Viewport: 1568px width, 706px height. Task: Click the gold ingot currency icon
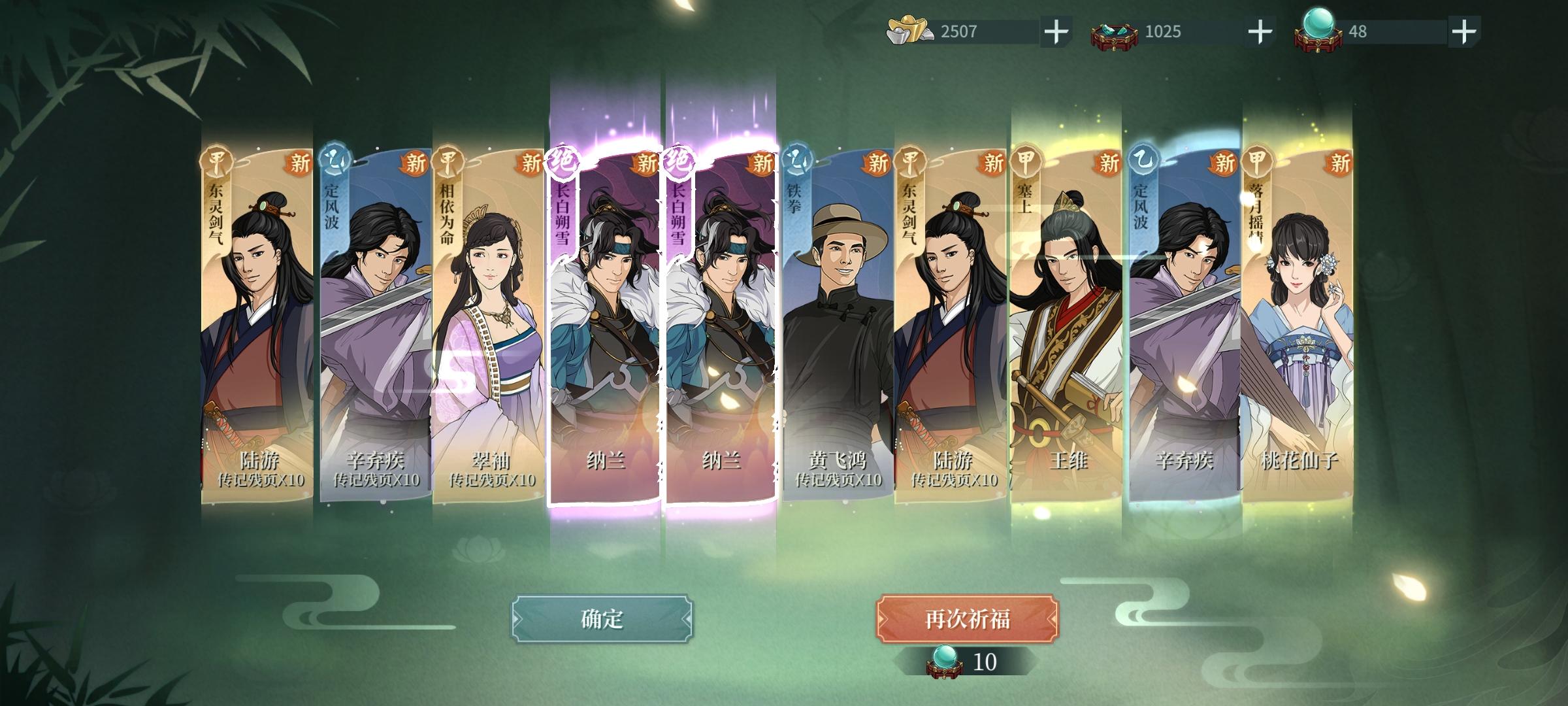tap(908, 29)
